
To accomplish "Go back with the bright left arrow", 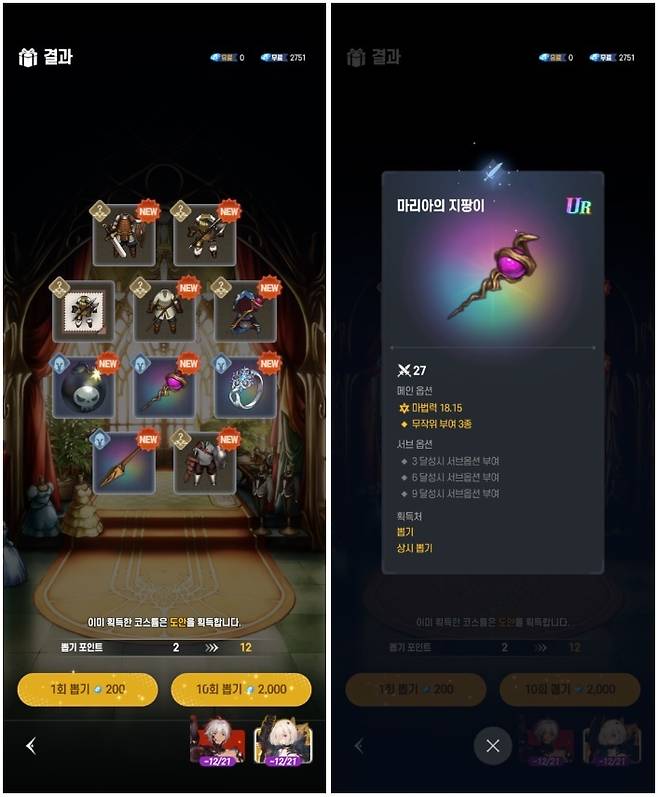I will (31, 745).
